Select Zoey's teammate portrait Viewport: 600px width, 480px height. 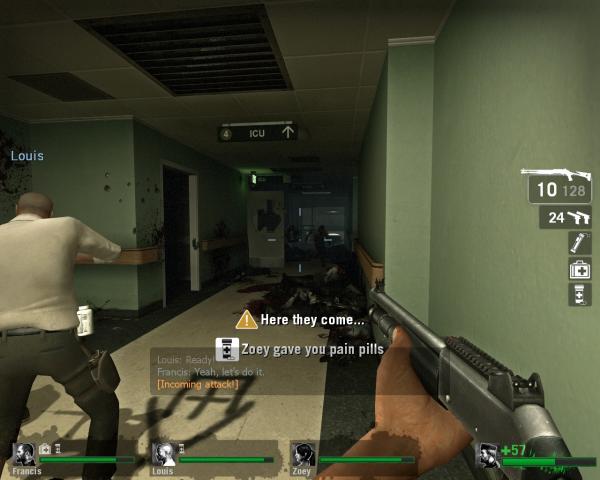tap(303, 453)
